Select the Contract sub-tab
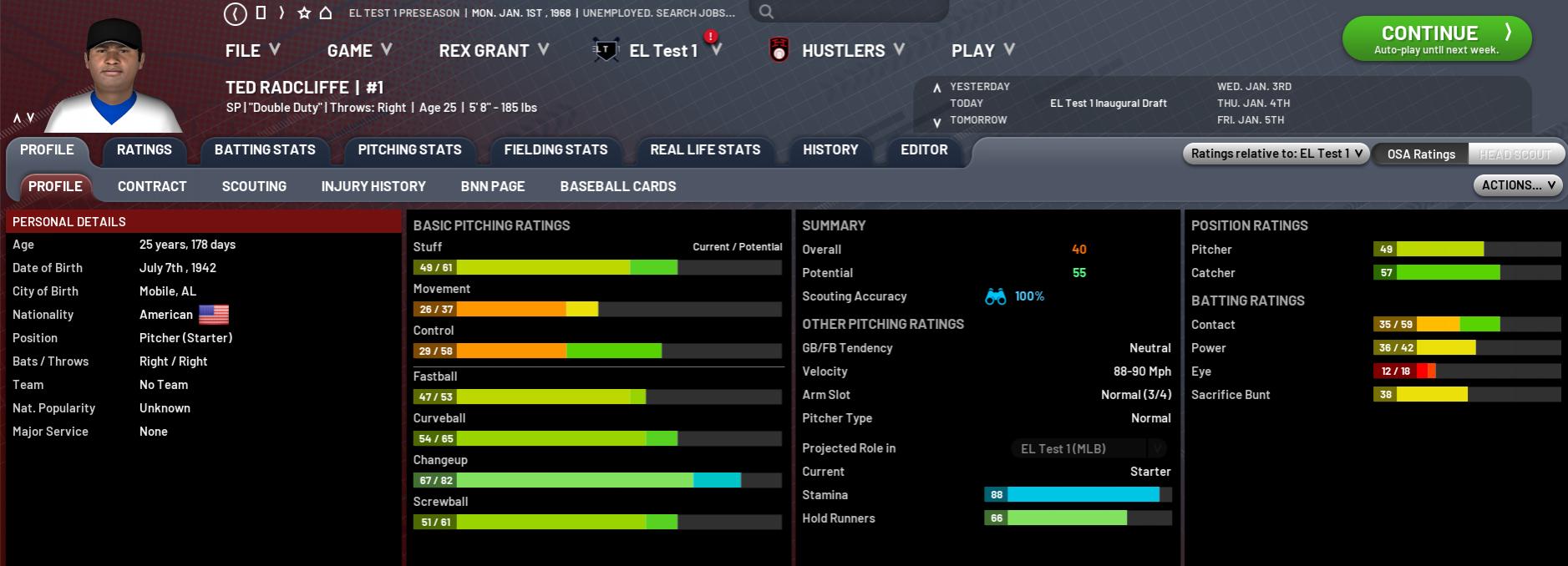 [x=152, y=187]
